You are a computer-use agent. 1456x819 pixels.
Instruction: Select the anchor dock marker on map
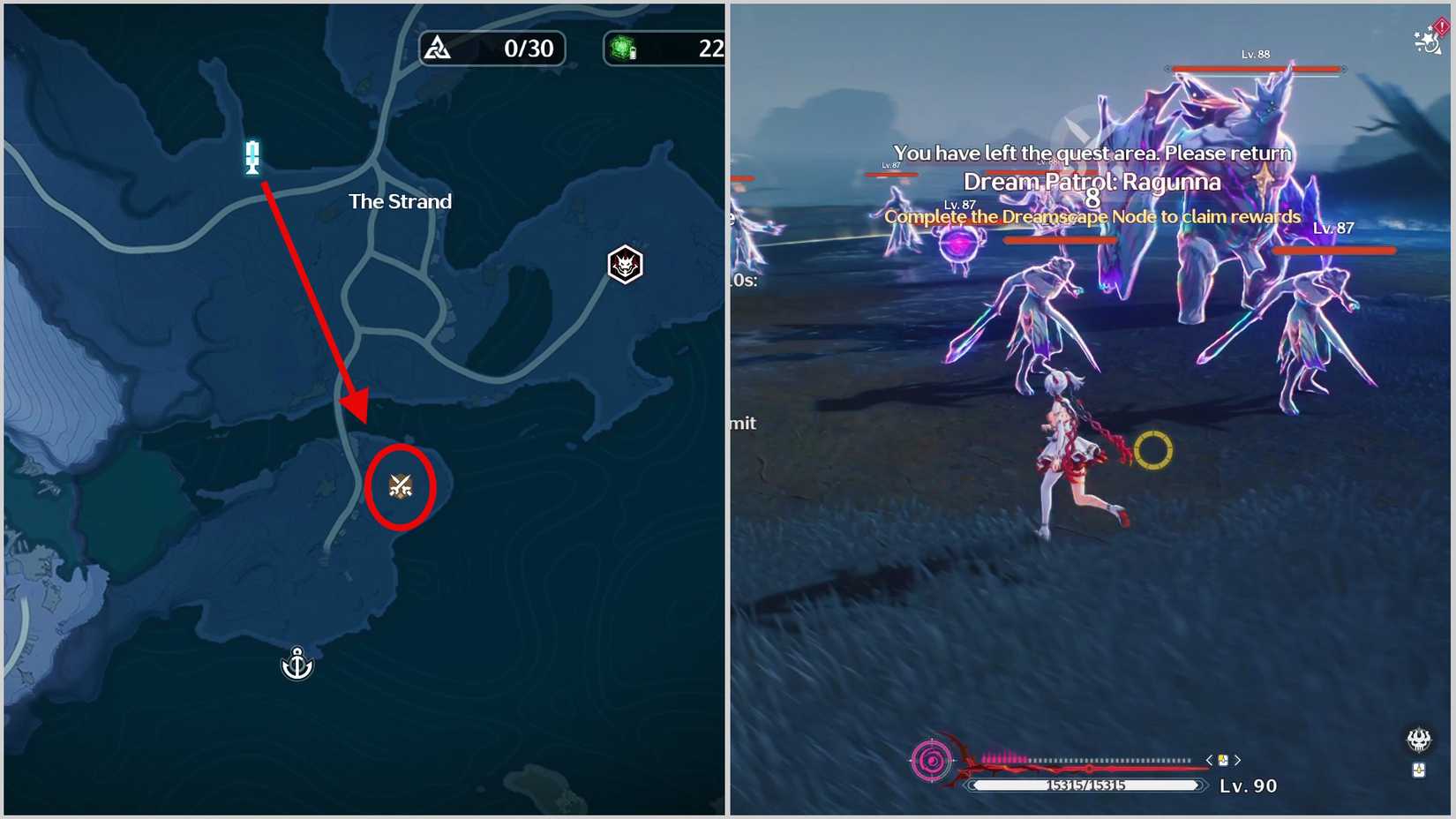pos(296,665)
